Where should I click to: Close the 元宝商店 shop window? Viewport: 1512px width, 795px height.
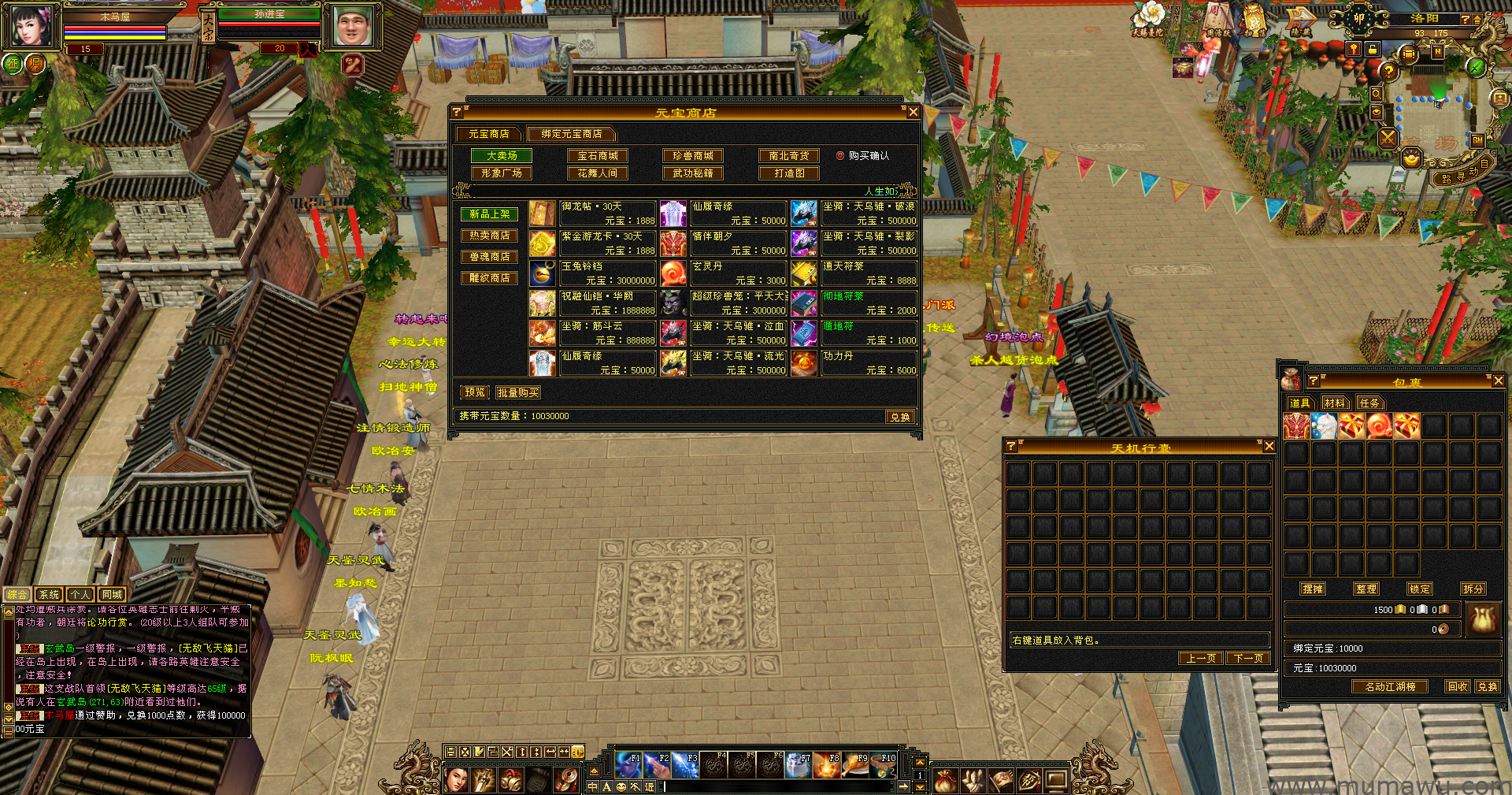tap(913, 112)
